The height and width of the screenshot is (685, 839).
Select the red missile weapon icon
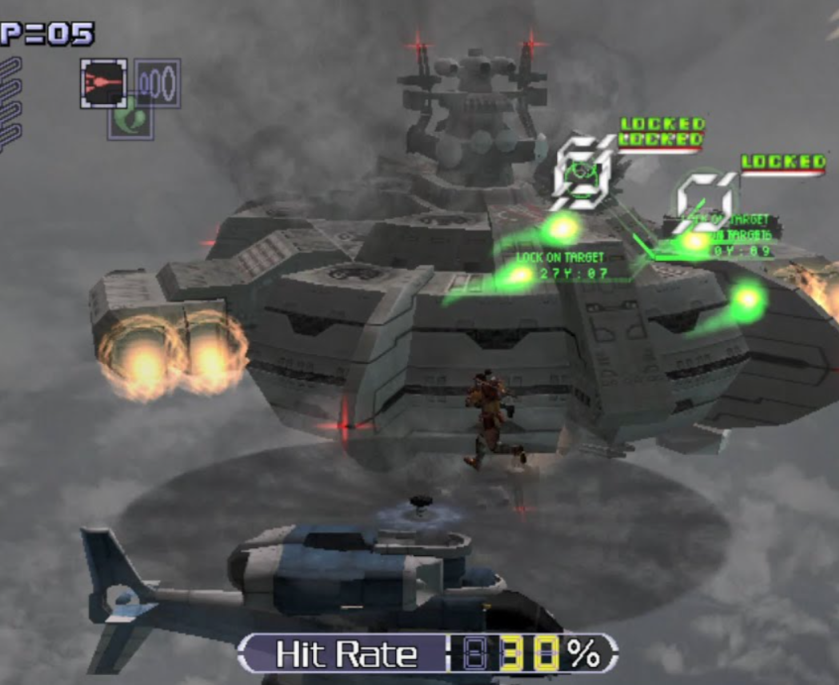(103, 83)
